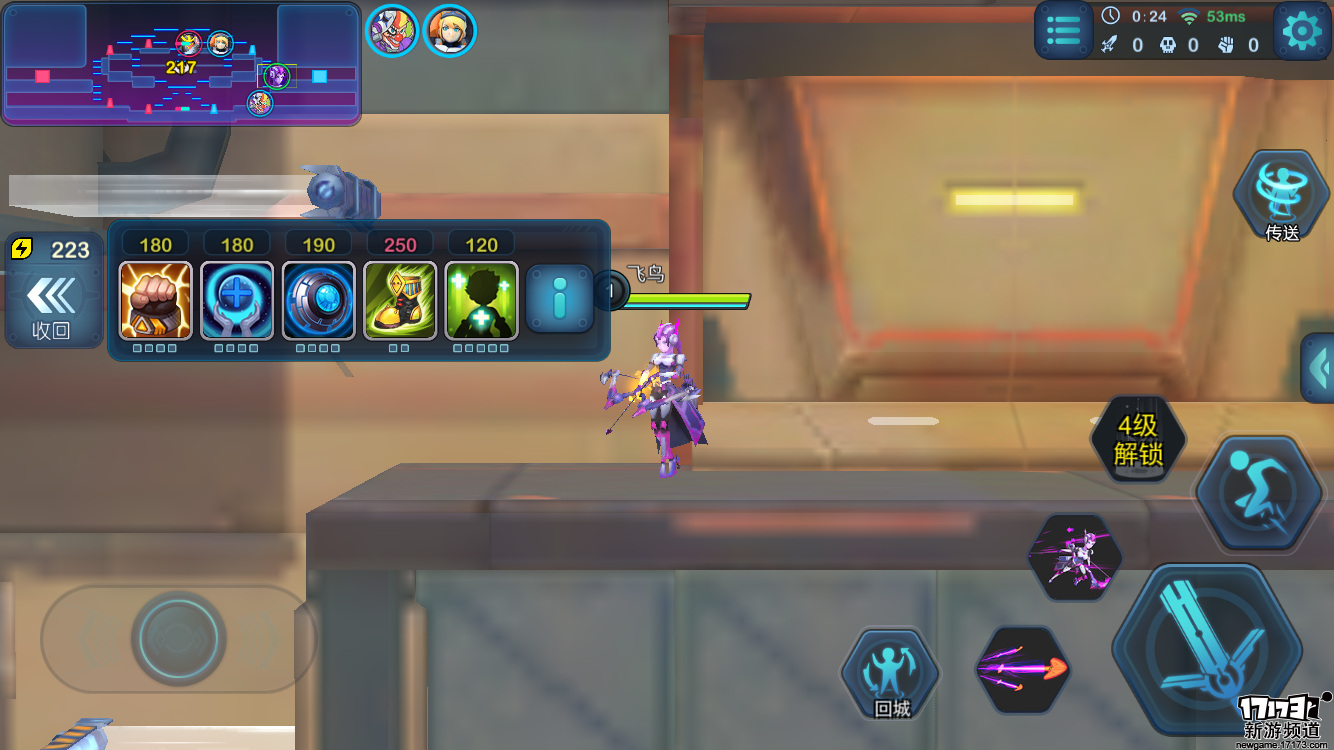This screenshot has height=750, width=1334.
Task: Expand the right-side arrow panel
Action: 1319,368
